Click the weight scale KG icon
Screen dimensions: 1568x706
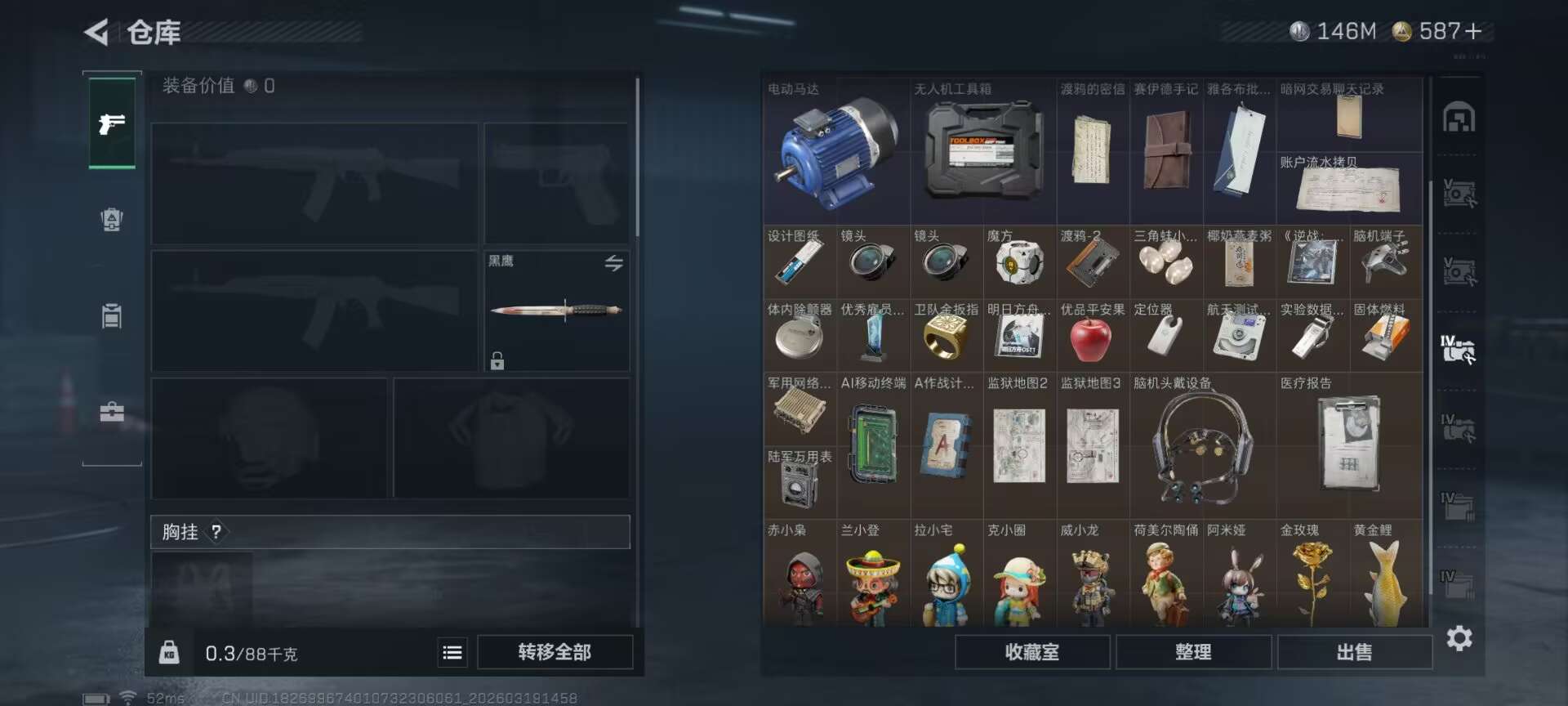point(171,652)
